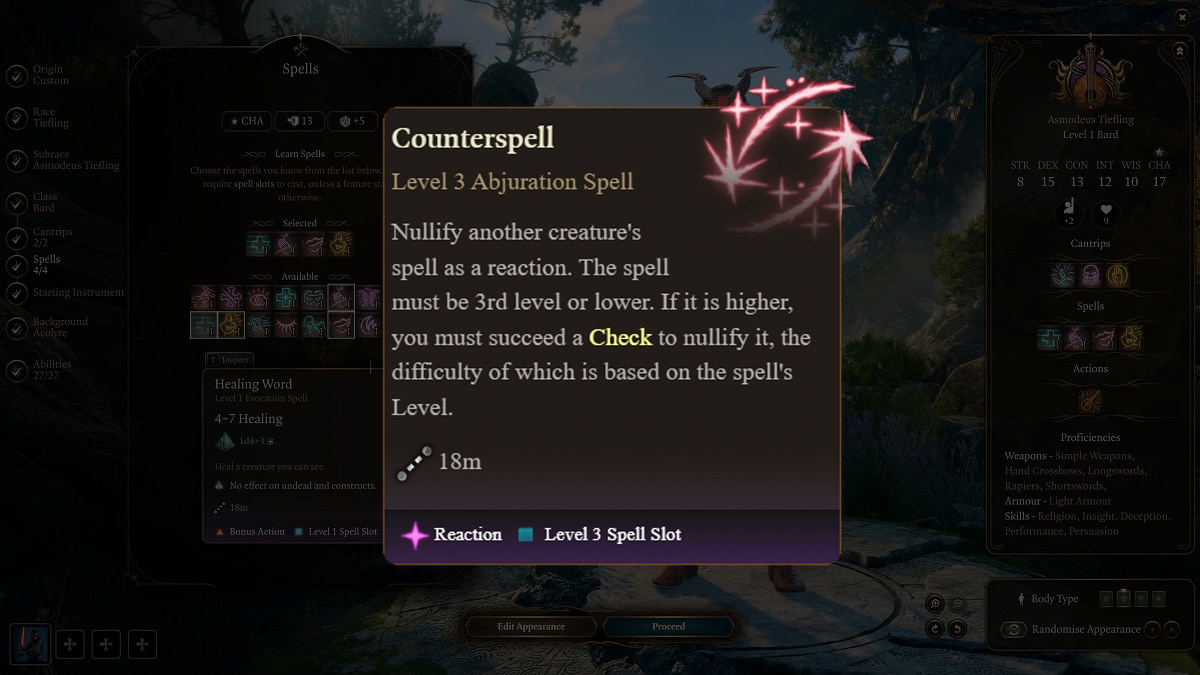Open the Inspect tab above Healing Word

pyautogui.click(x=229, y=359)
